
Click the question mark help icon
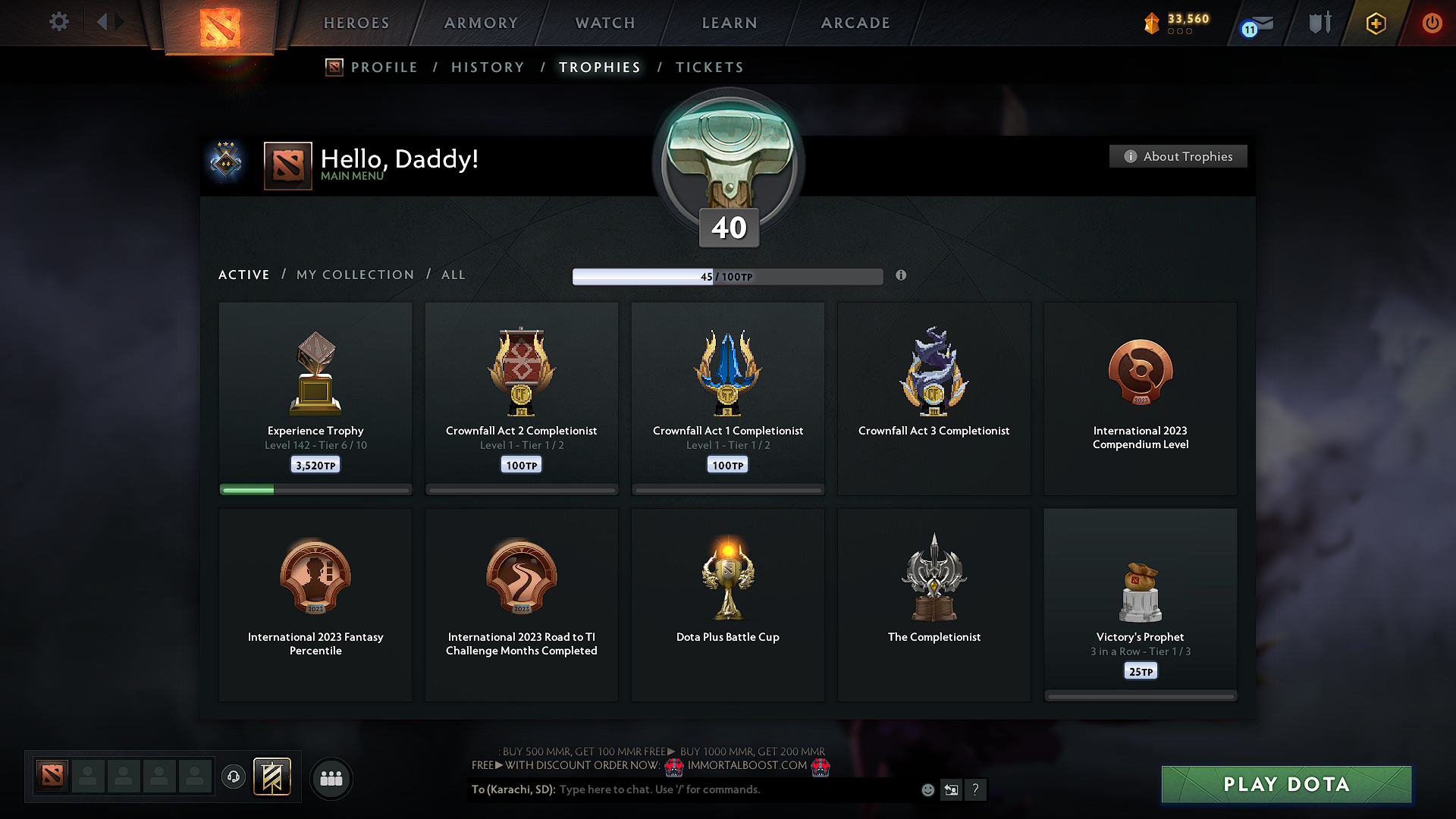tap(976, 789)
